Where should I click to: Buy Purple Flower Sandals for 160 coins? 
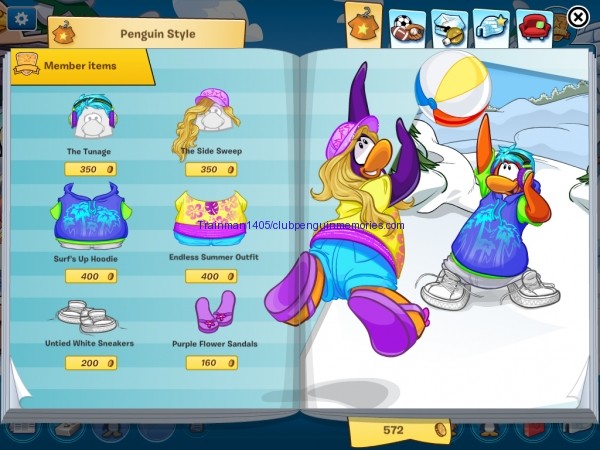[211, 363]
